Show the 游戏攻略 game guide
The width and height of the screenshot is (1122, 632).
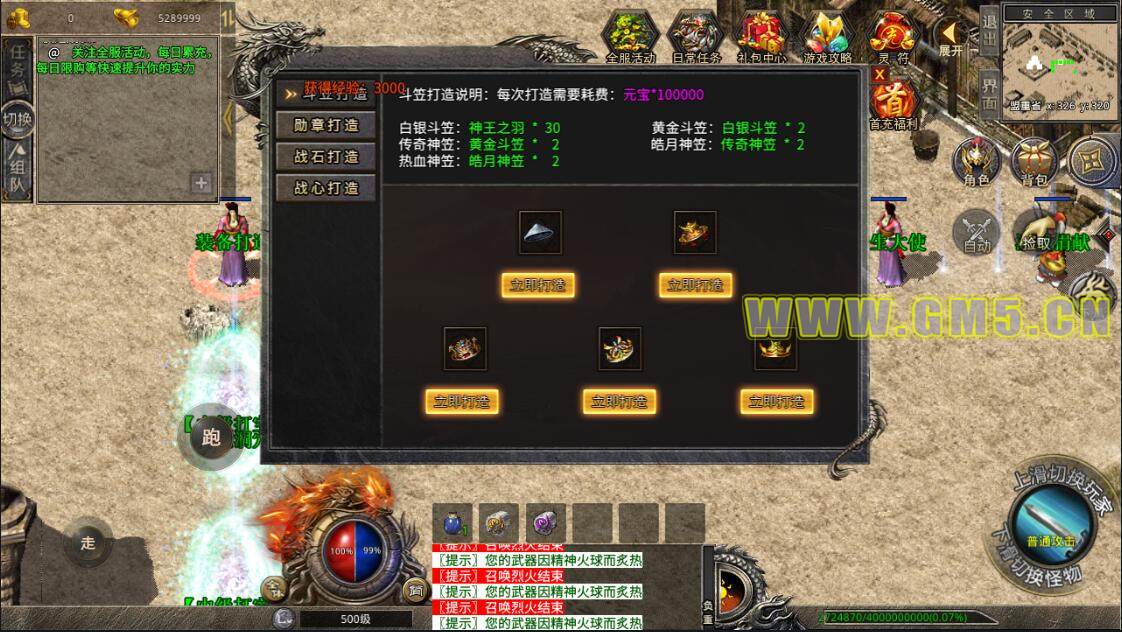[827, 37]
